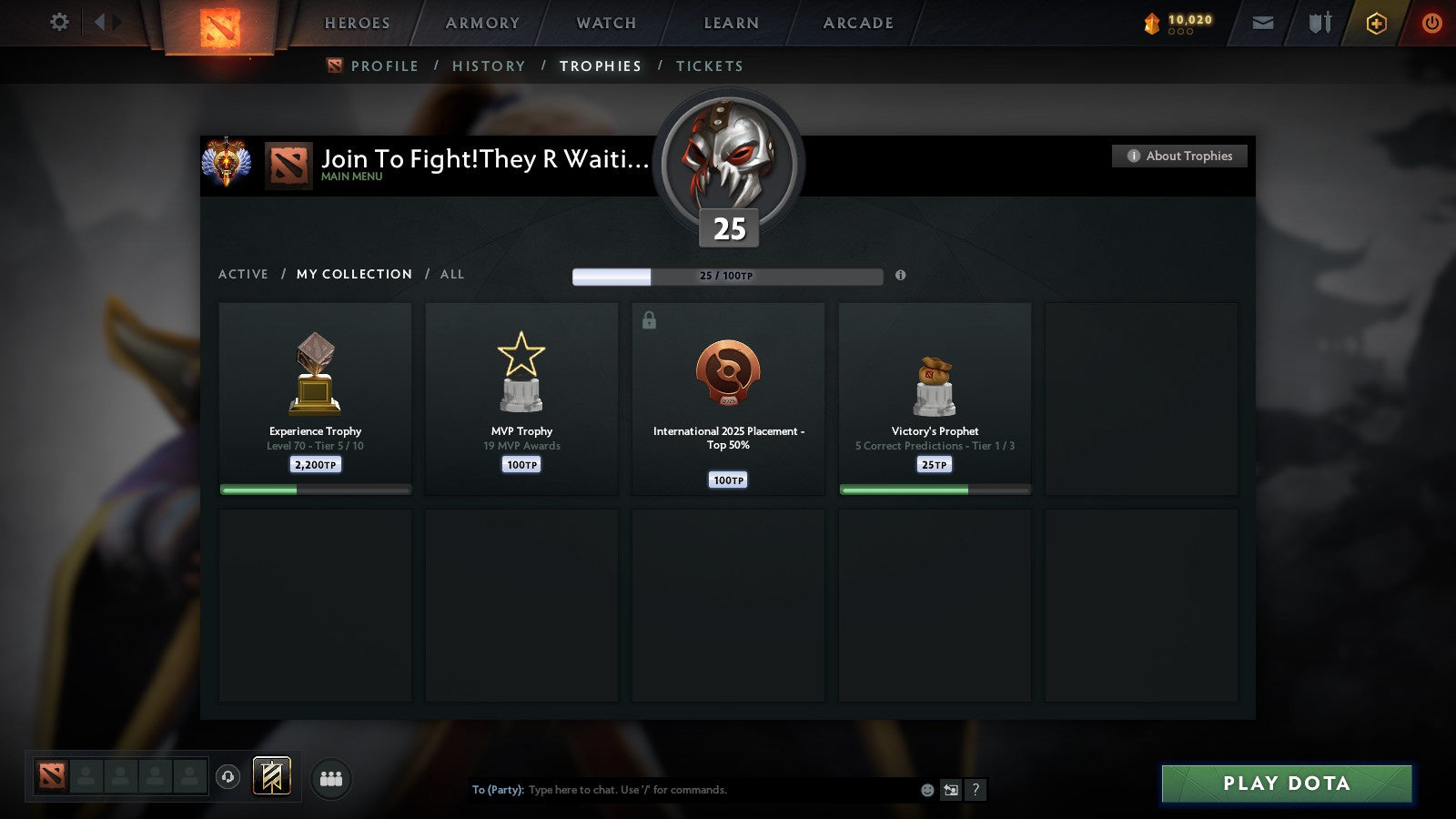The width and height of the screenshot is (1456, 819).
Task: Click the PLAY DOTA button
Action: [1286, 784]
